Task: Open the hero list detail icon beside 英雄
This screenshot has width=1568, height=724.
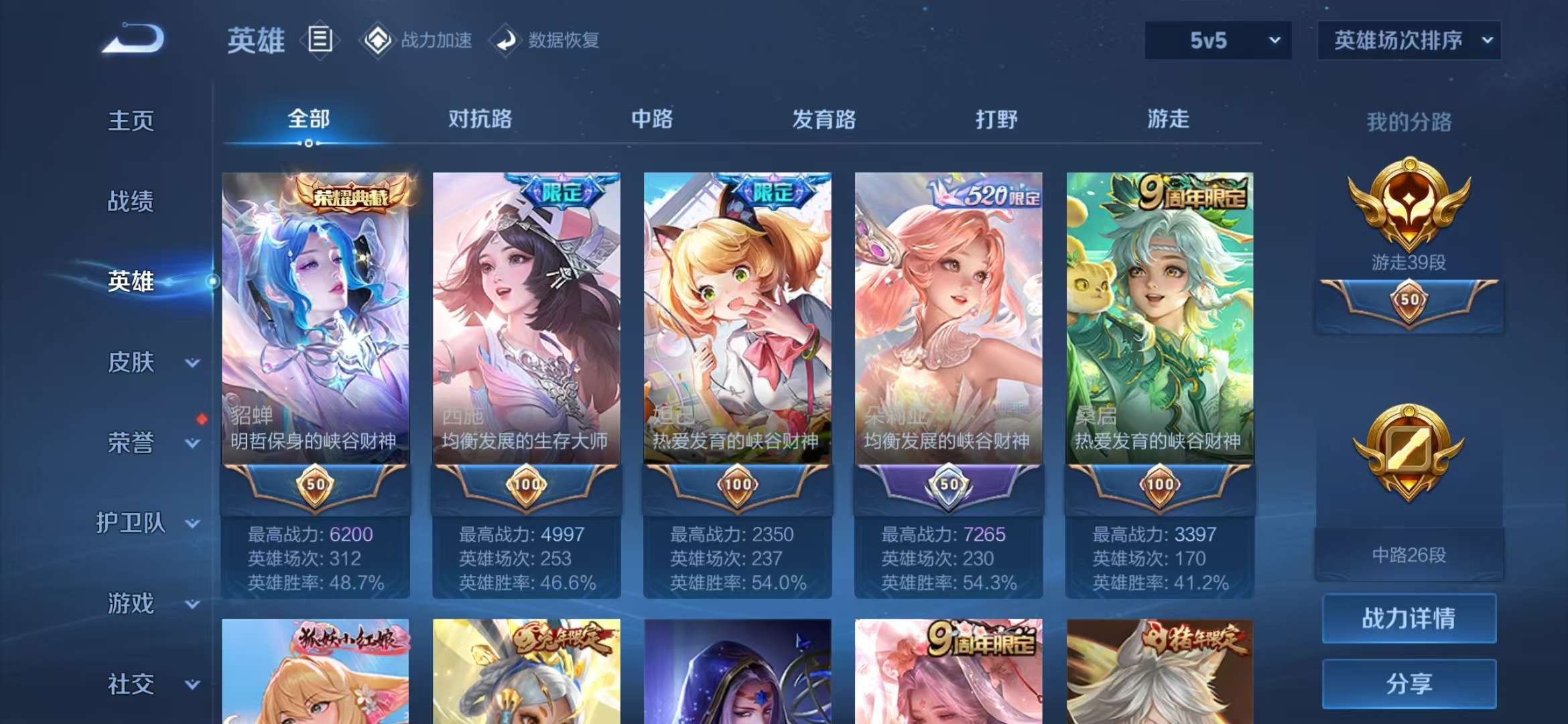Action: point(320,40)
